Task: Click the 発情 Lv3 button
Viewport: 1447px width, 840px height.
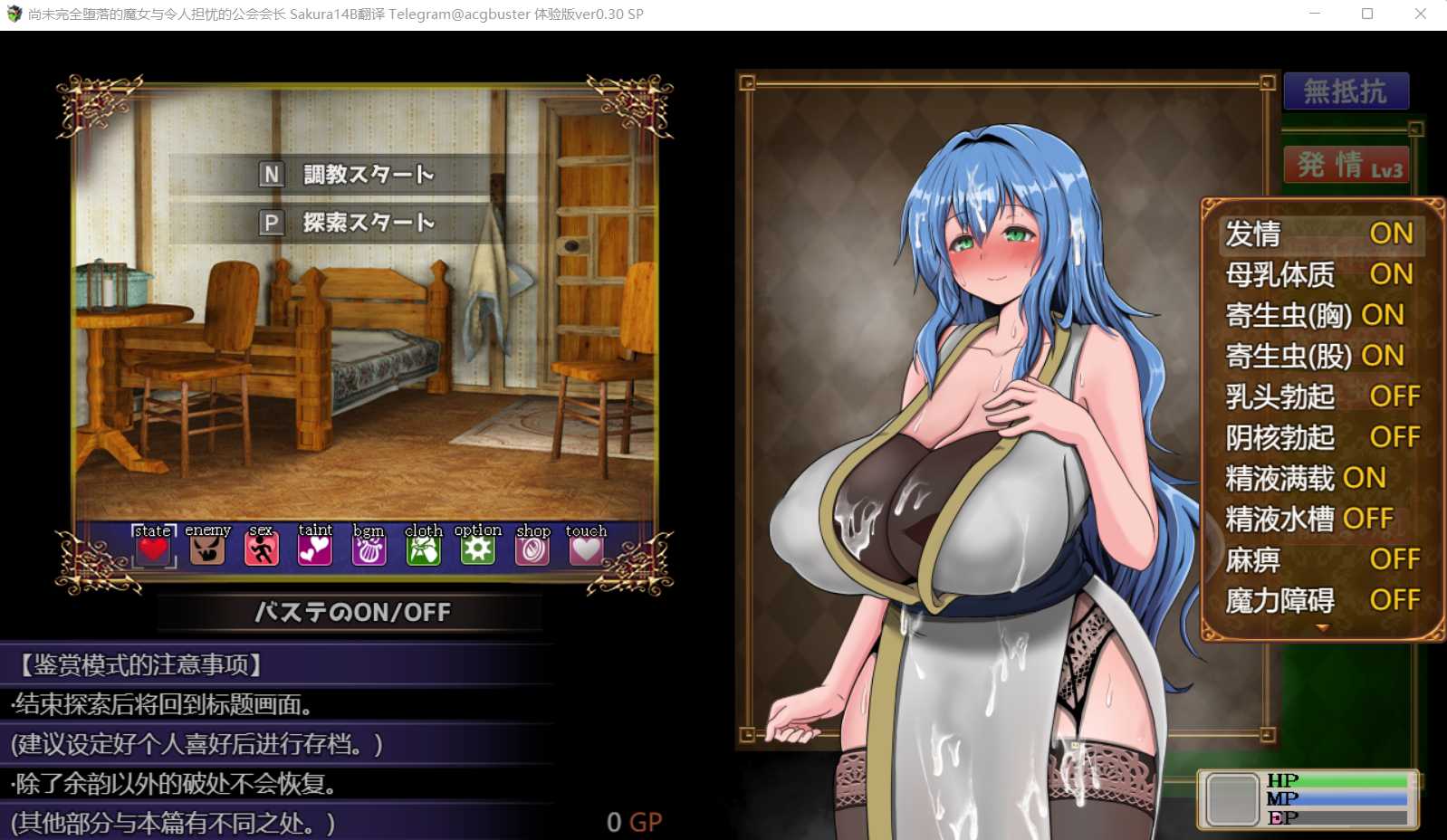Action: 1346,166
